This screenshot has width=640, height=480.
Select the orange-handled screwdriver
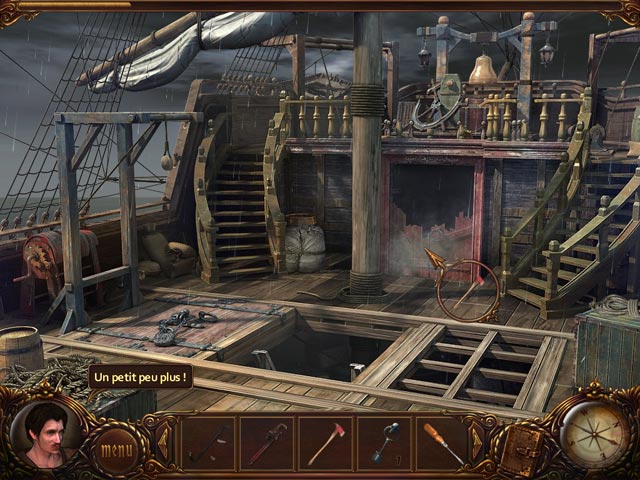pyautogui.click(x=443, y=442)
